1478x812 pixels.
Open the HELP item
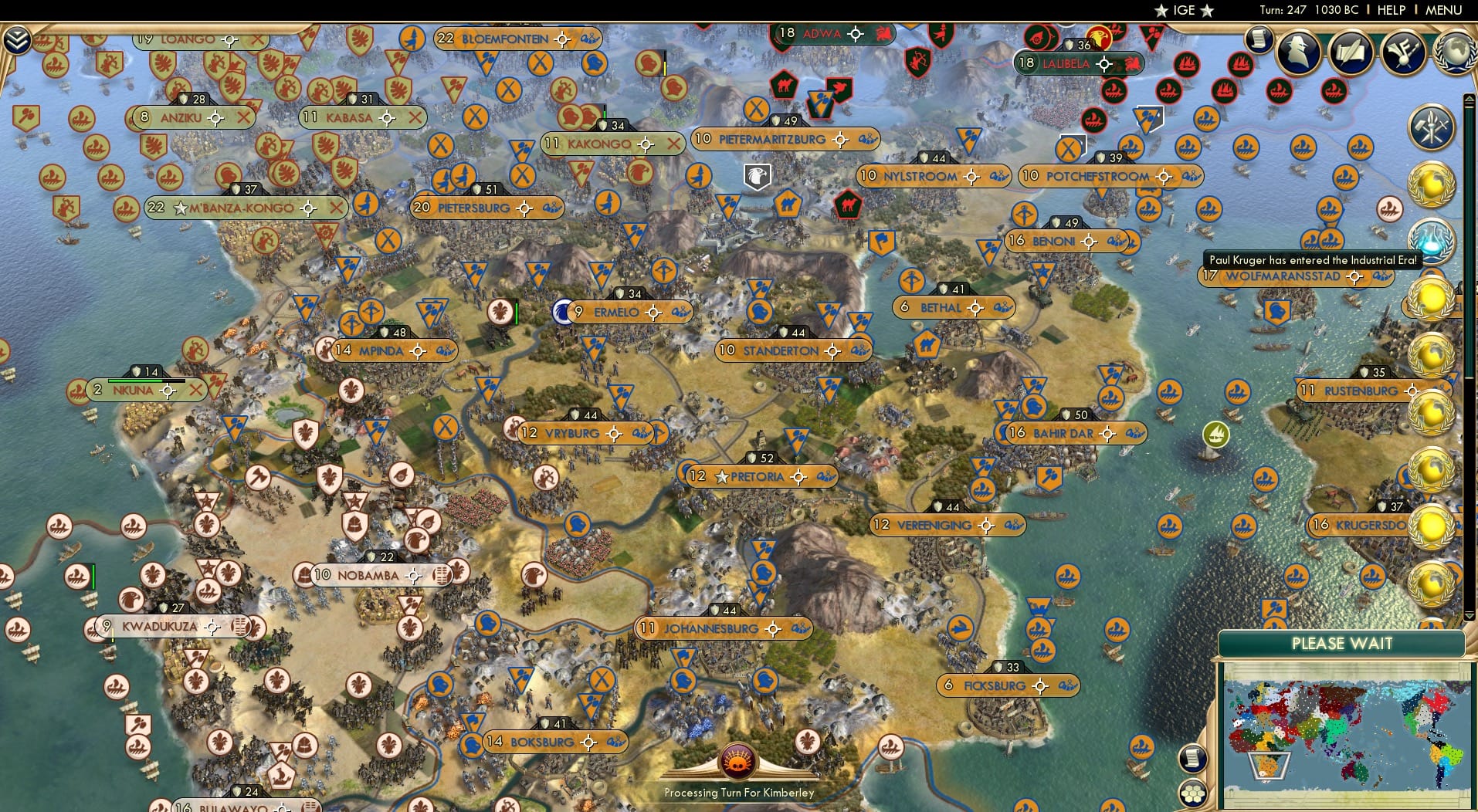pos(1390,11)
